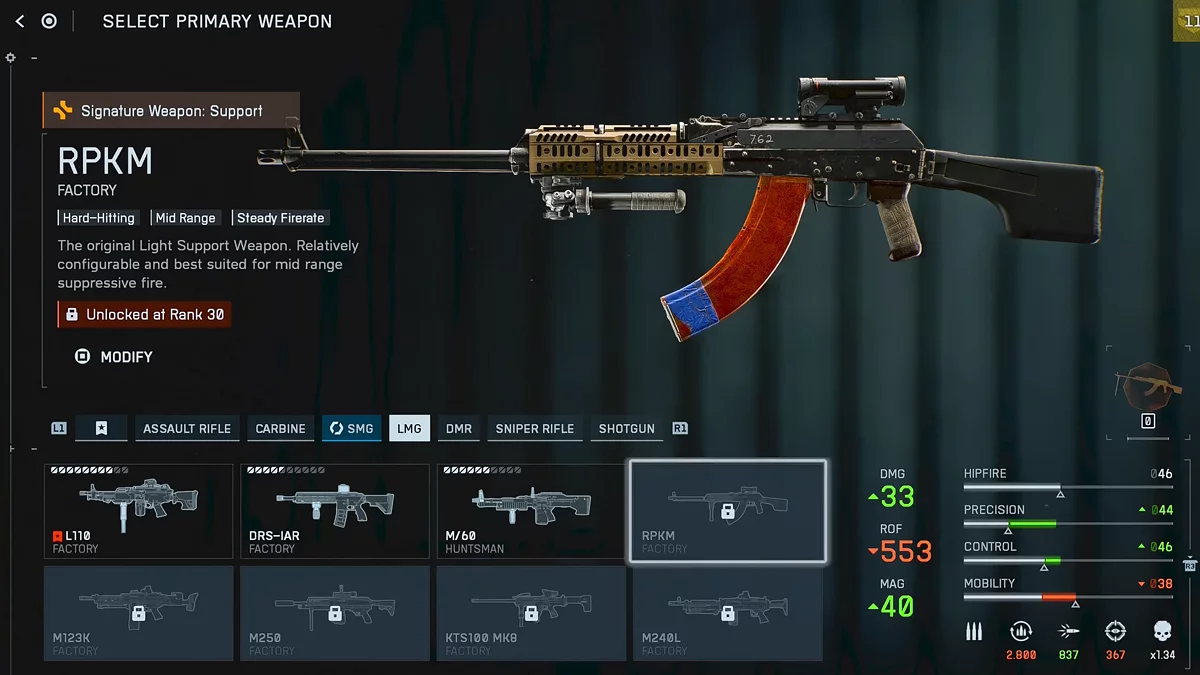The height and width of the screenshot is (675, 1200).
Task: Modify the RPKM weapon
Action: 115,357
